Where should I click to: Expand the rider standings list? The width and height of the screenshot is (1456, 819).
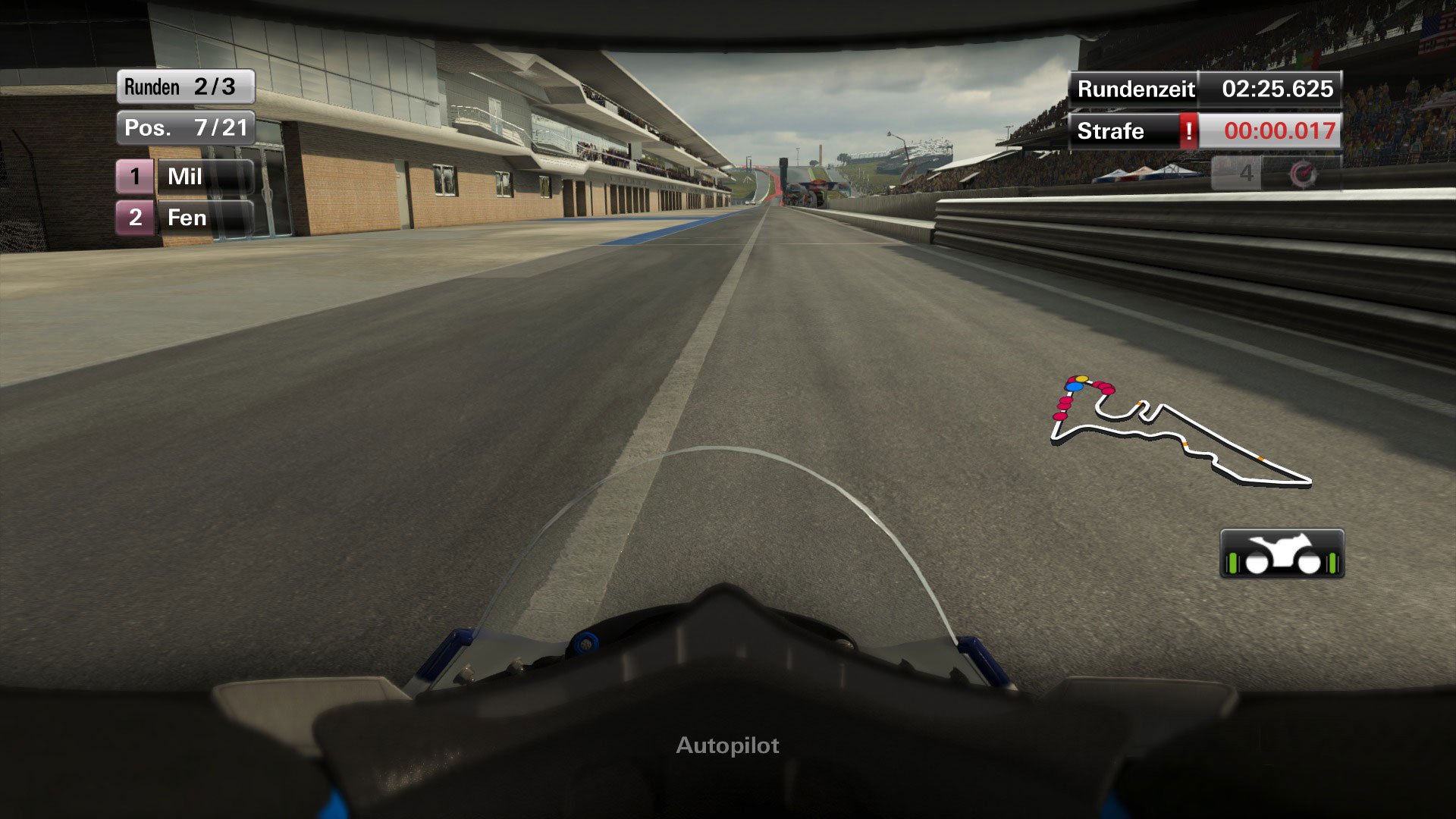(186, 197)
